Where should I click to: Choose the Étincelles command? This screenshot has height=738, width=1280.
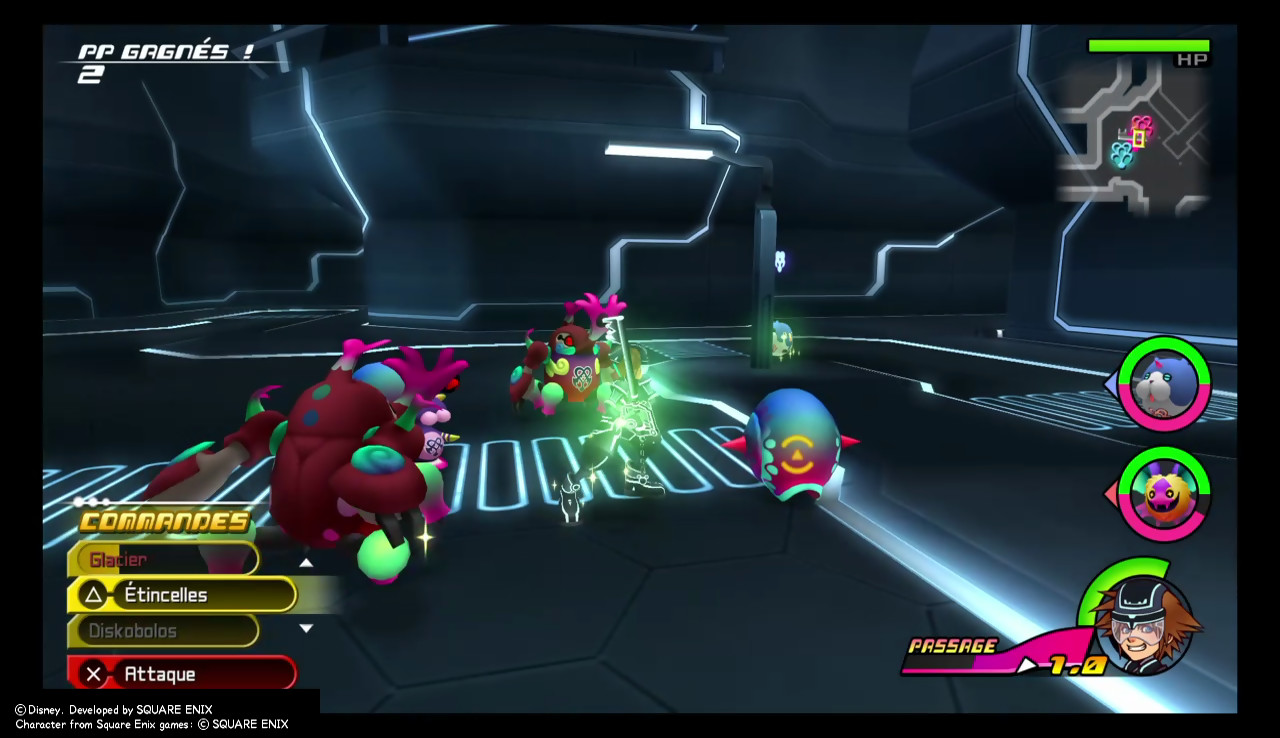182,595
